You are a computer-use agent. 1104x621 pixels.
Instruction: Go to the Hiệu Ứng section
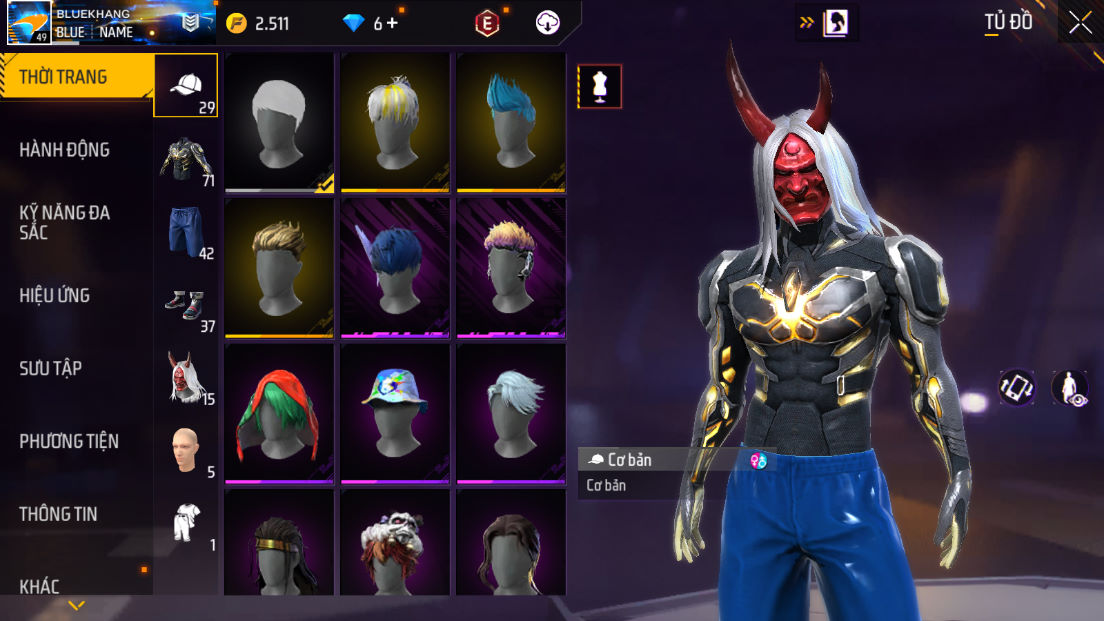coord(55,295)
